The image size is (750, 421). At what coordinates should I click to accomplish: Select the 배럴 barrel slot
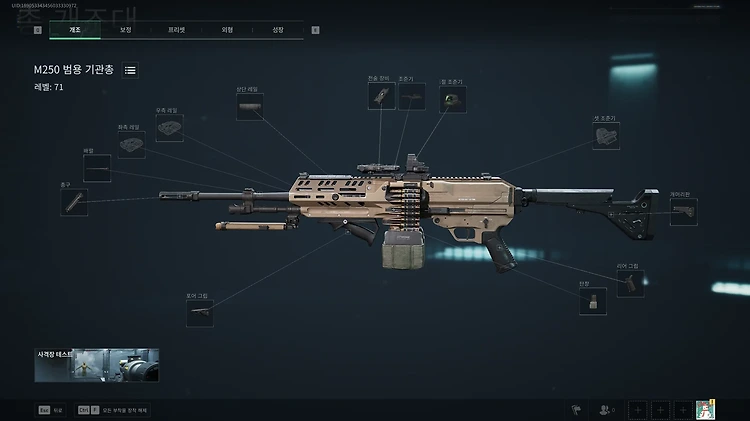(97, 169)
